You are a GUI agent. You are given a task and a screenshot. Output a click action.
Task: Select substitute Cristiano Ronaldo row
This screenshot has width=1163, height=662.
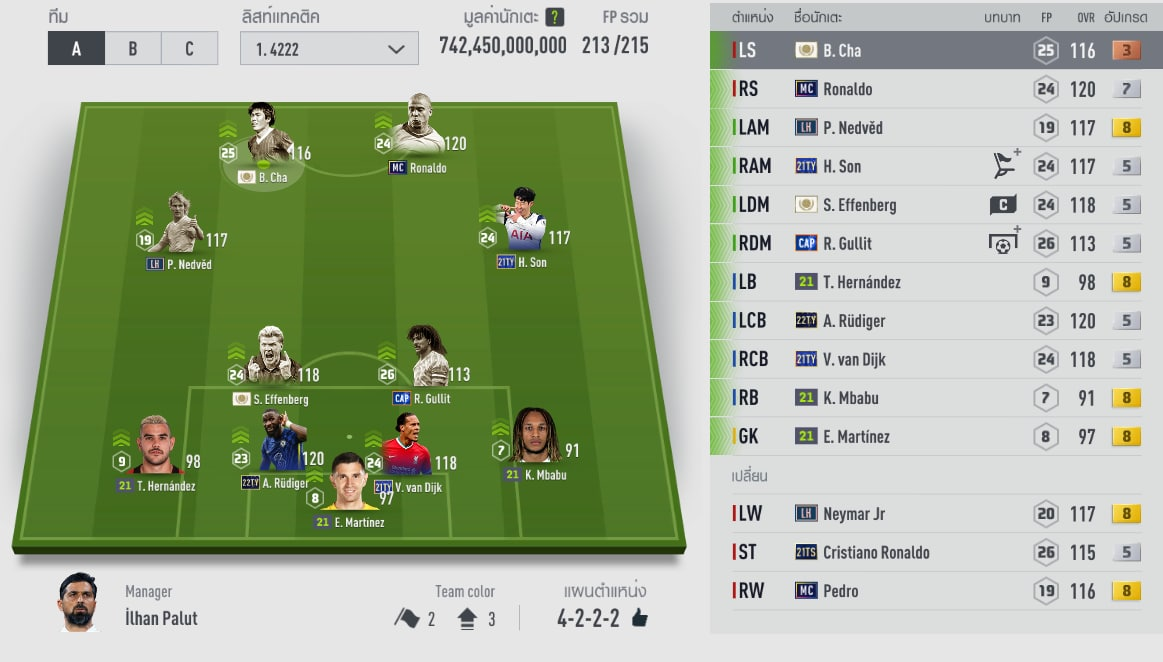point(935,552)
